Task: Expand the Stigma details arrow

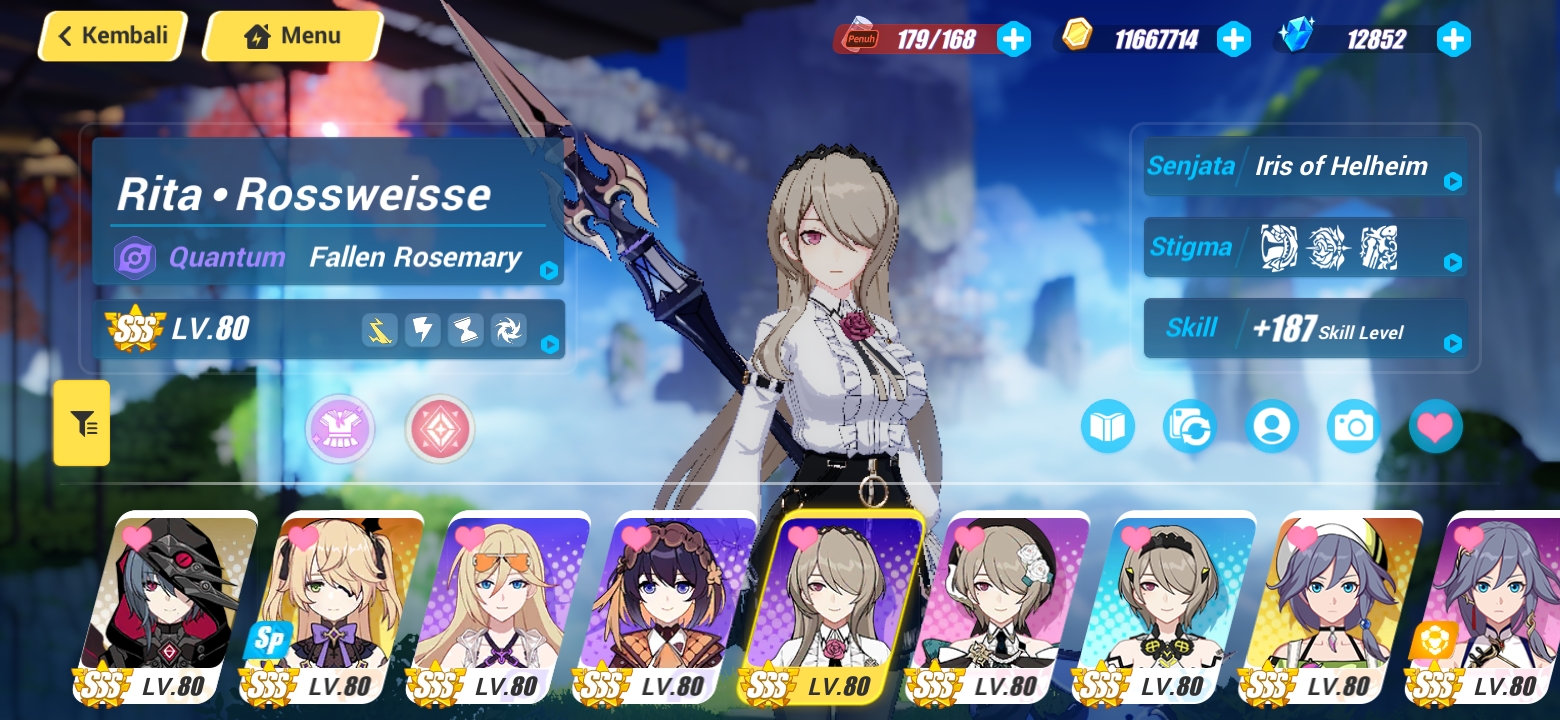Action: (1453, 264)
